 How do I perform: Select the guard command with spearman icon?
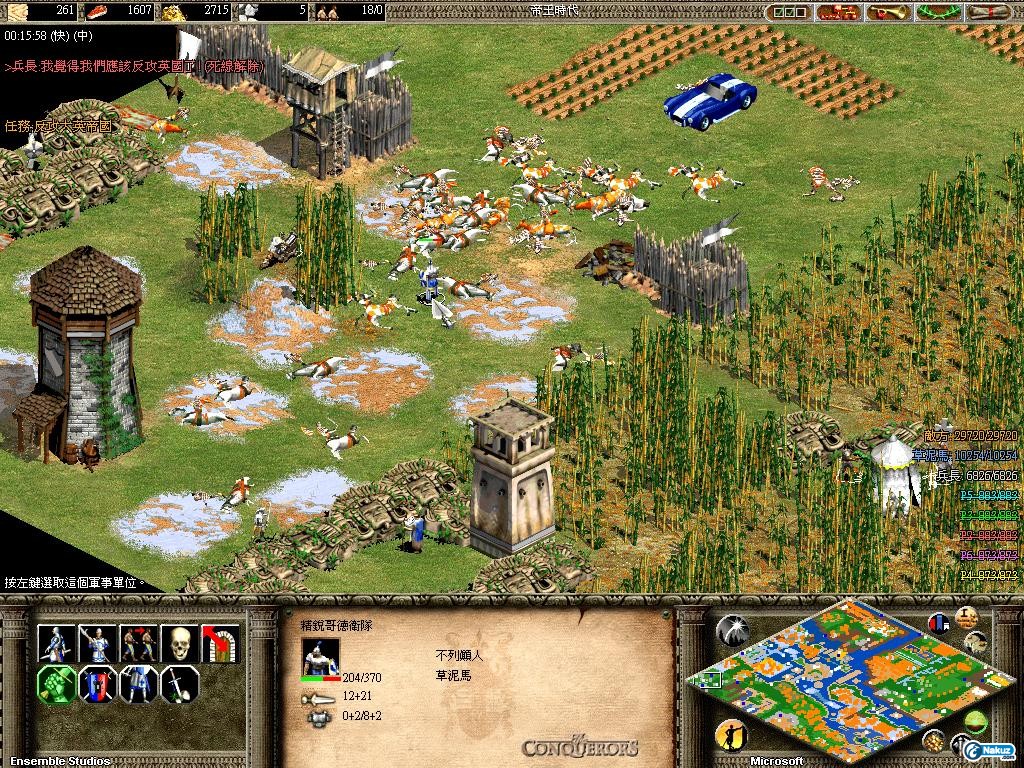pos(96,643)
